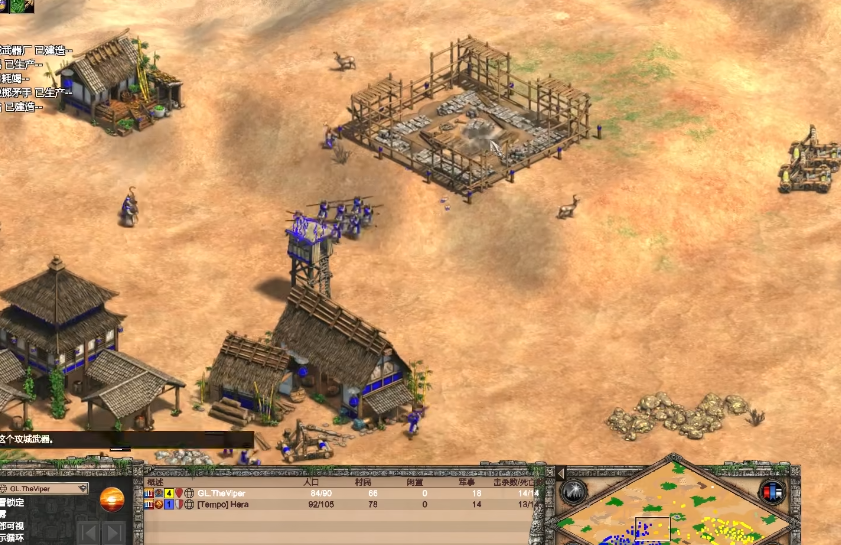Click the forward right-arrow playback button
The height and width of the screenshot is (545, 841).
(x=113, y=532)
